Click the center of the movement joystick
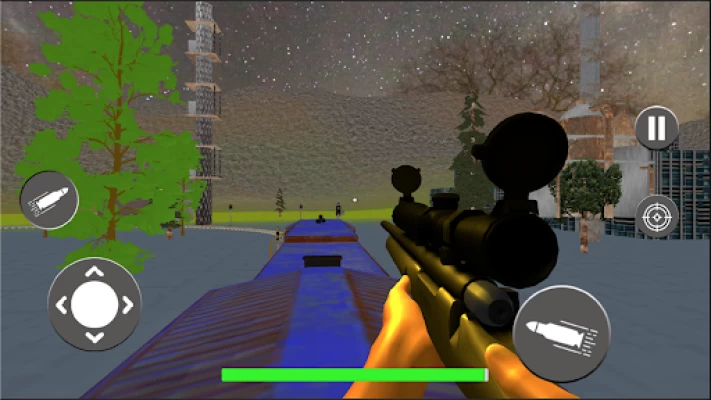 94,304
